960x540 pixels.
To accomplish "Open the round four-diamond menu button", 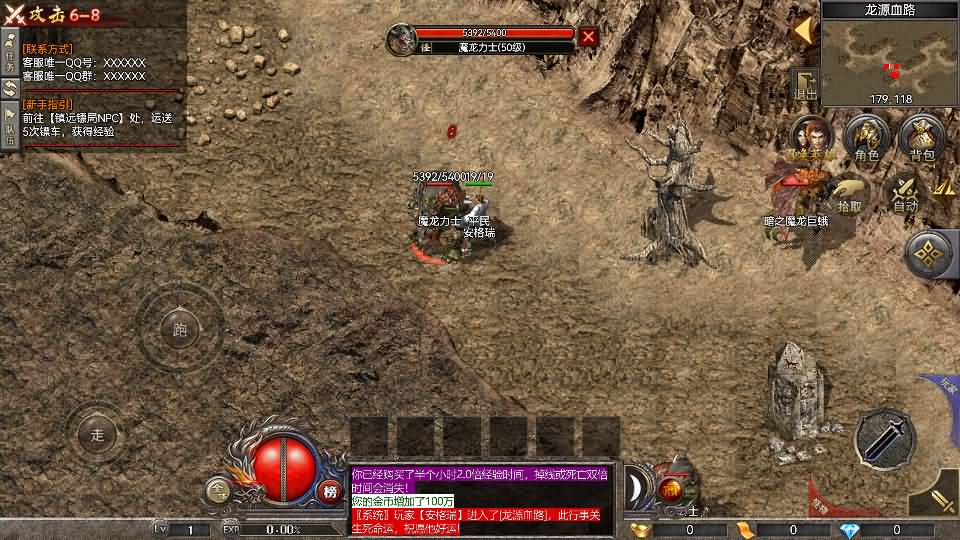I will 931,255.
